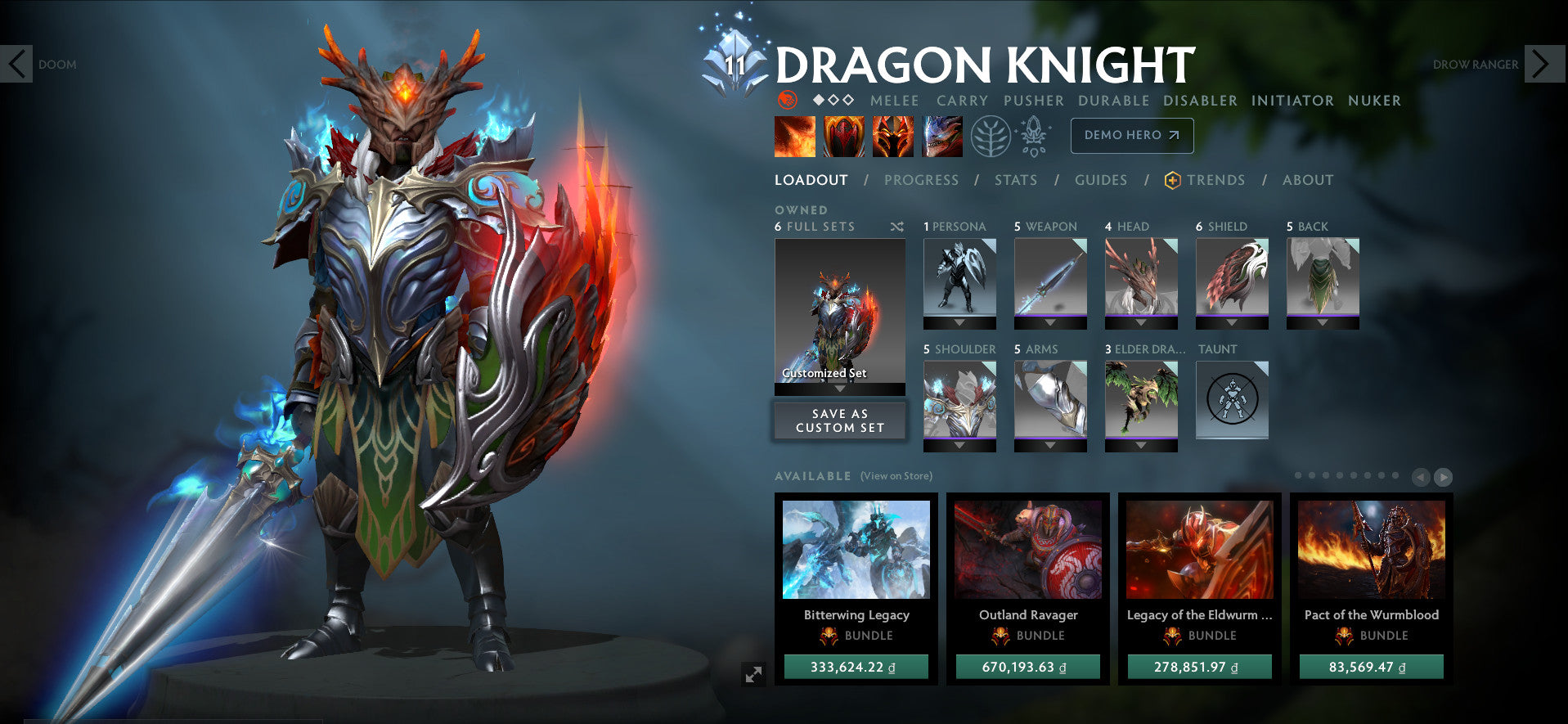Click the DEMO HERO button
Screen dimensions: 1568x724
coord(1131,136)
